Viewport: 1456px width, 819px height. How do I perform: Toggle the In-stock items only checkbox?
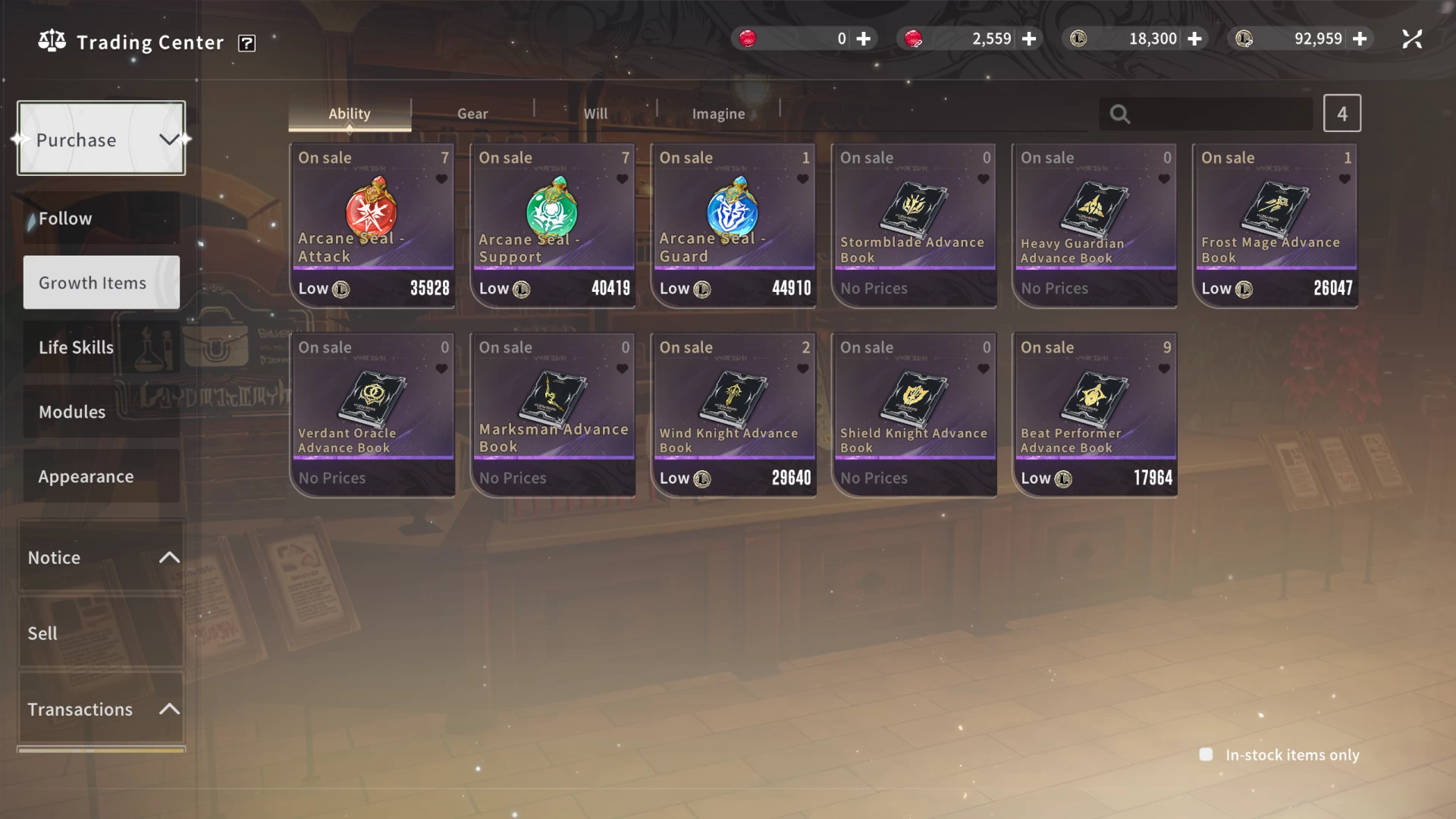pos(1206,755)
